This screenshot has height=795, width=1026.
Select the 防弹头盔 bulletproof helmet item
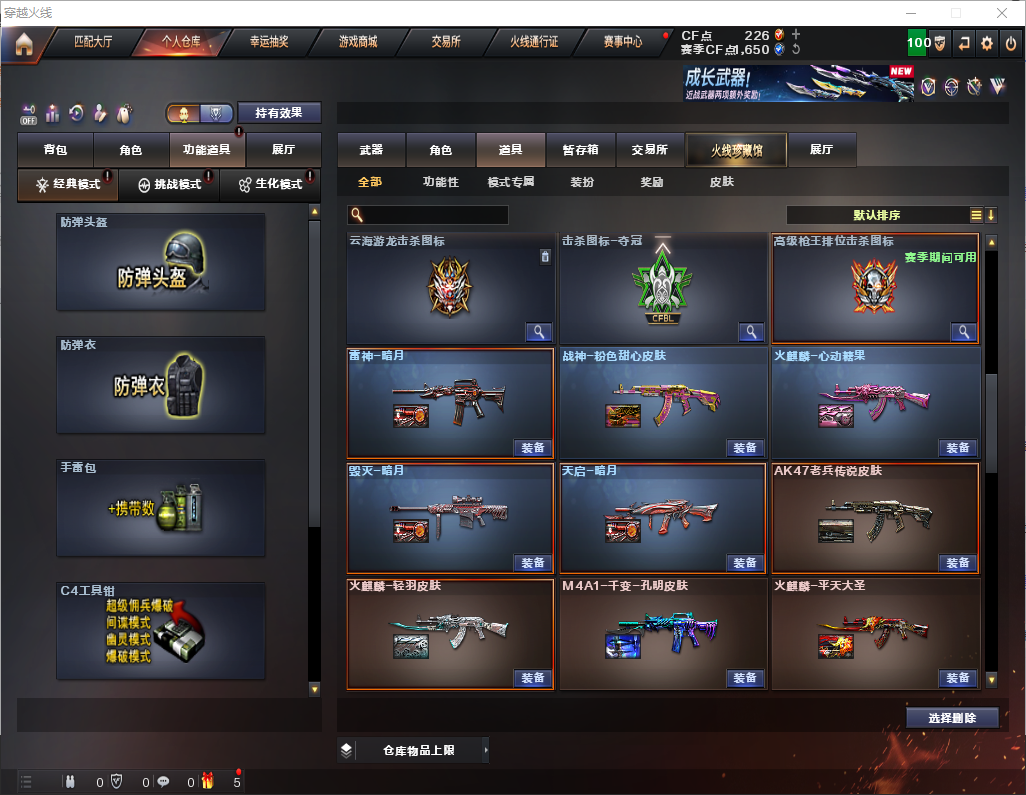161,262
